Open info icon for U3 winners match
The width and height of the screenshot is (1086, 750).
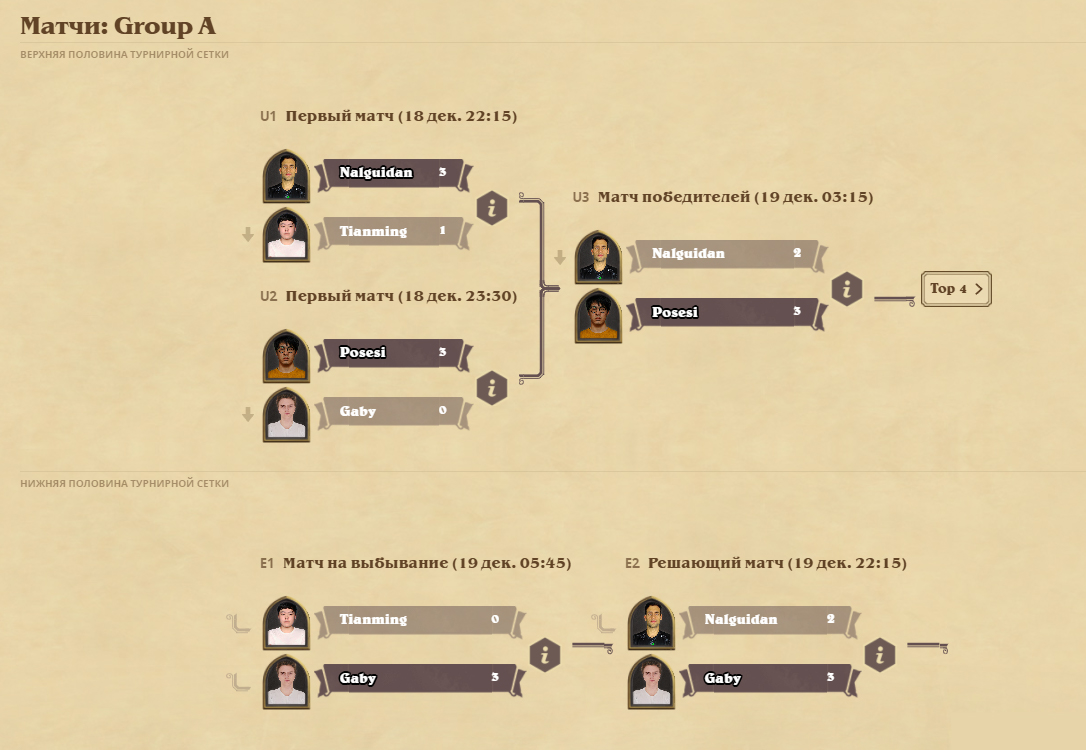point(847,290)
